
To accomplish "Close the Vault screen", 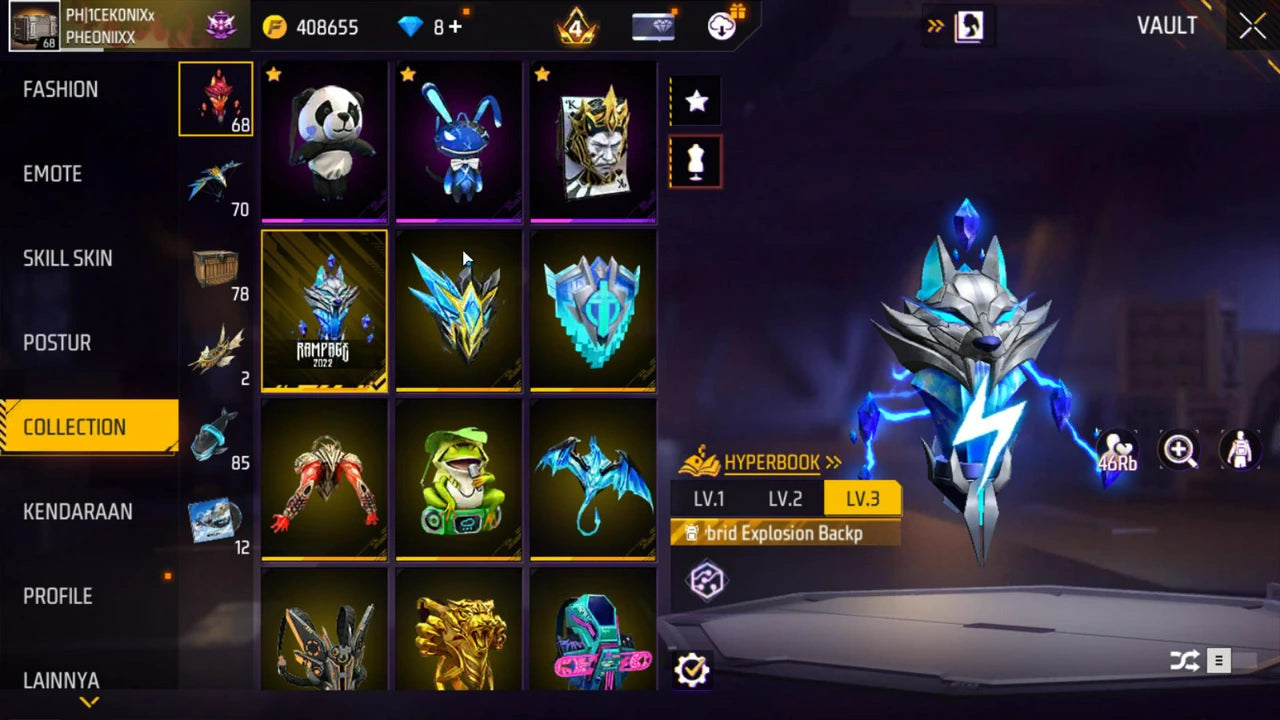I will tap(1252, 27).
